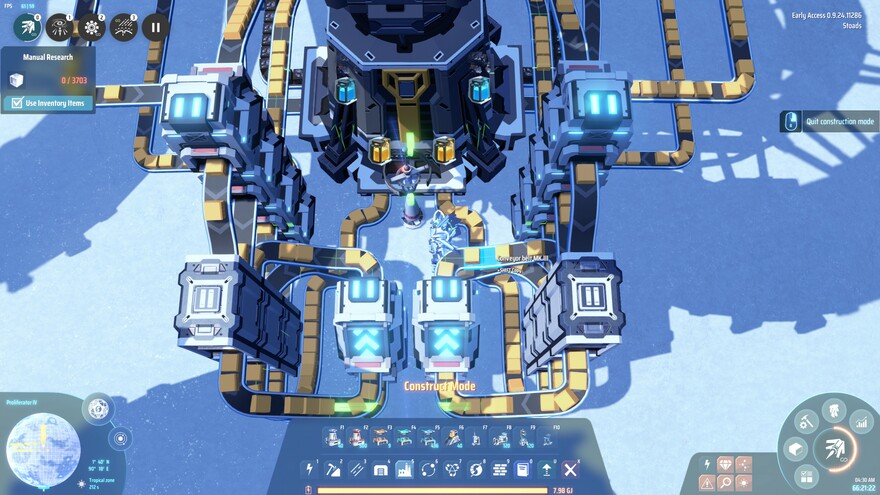The height and width of the screenshot is (495, 880).
Task: Toggle the Use Inventory Items checkbox
Action: tap(16, 103)
